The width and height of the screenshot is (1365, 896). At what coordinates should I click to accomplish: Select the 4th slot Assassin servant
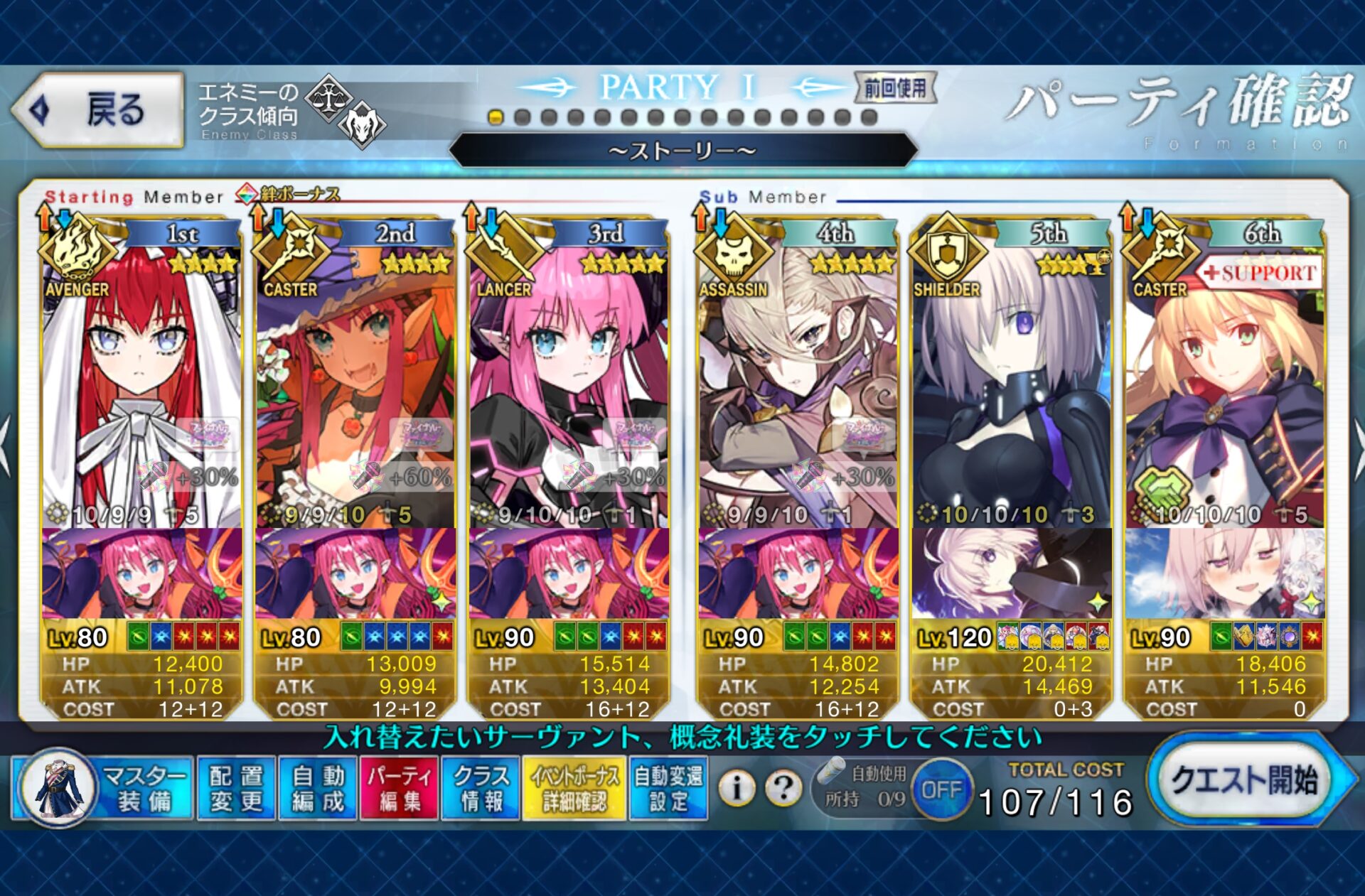pos(798,384)
